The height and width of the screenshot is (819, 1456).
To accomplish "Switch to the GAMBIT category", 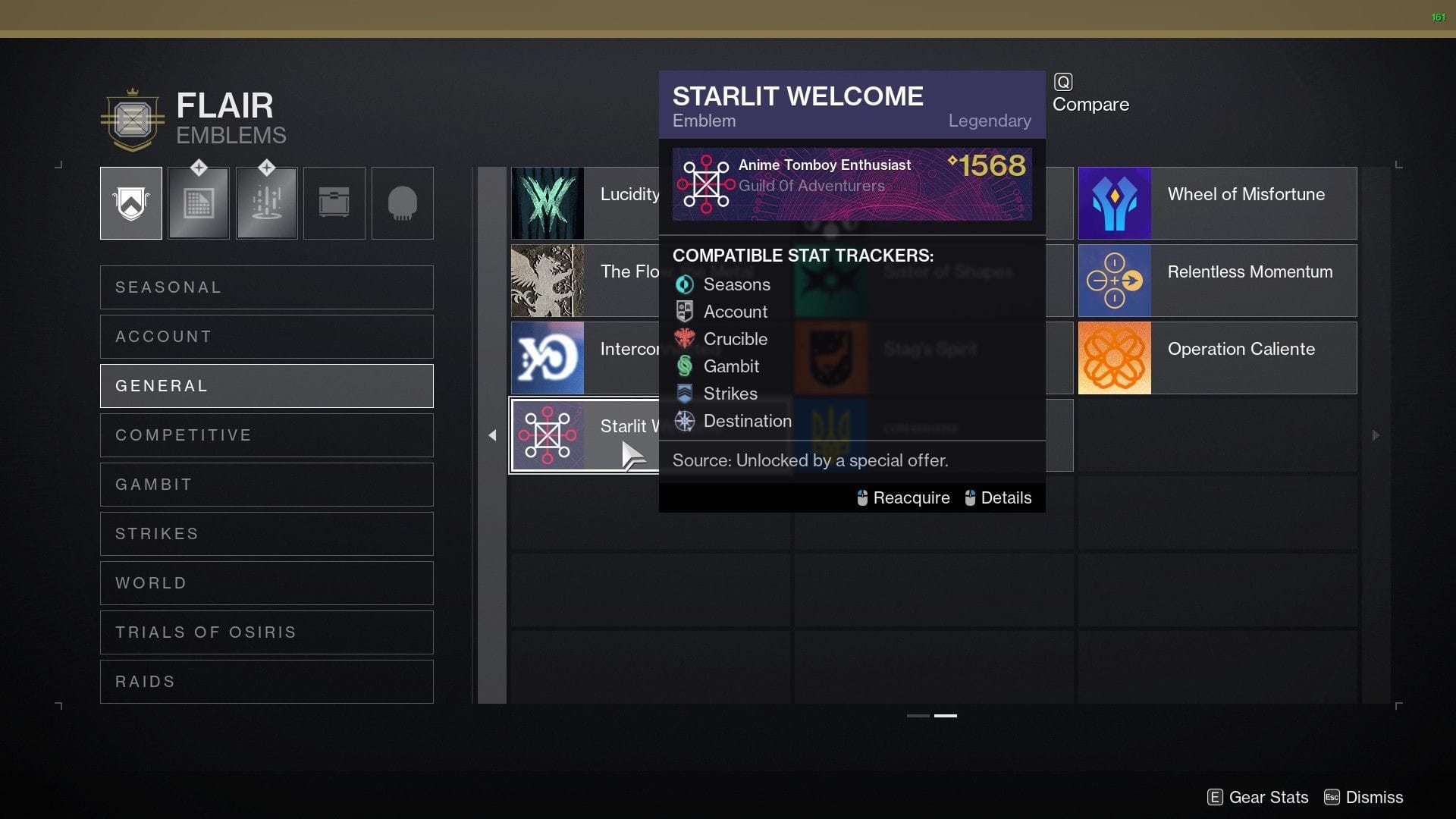I will tap(266, 484).
